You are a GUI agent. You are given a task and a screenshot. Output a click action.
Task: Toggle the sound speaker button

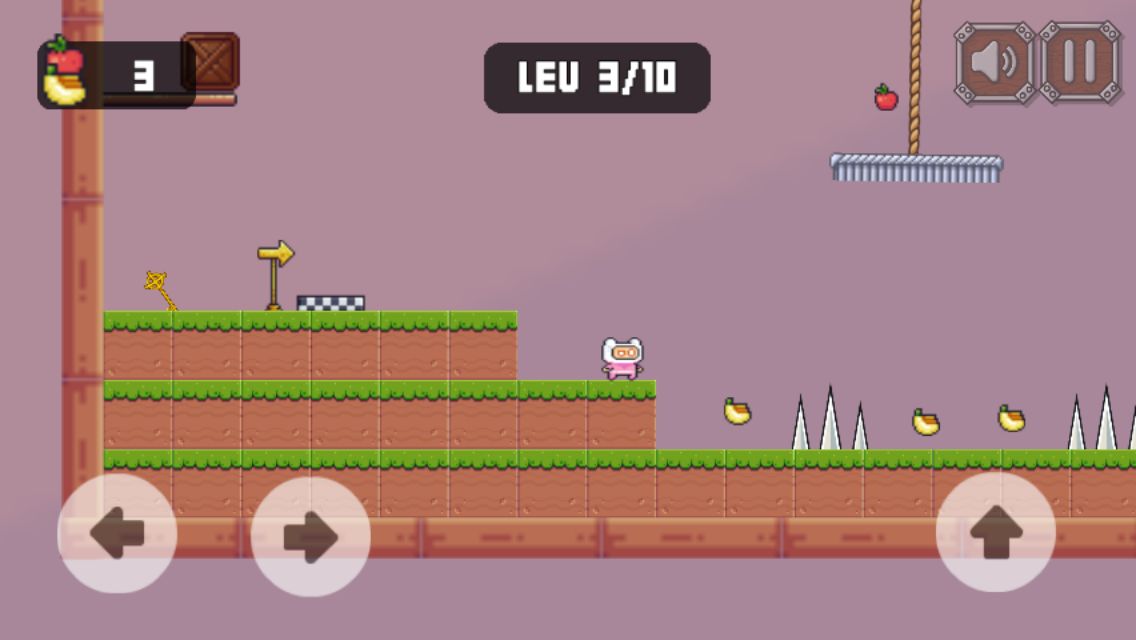pyautogui.click(x=994, y=62)
